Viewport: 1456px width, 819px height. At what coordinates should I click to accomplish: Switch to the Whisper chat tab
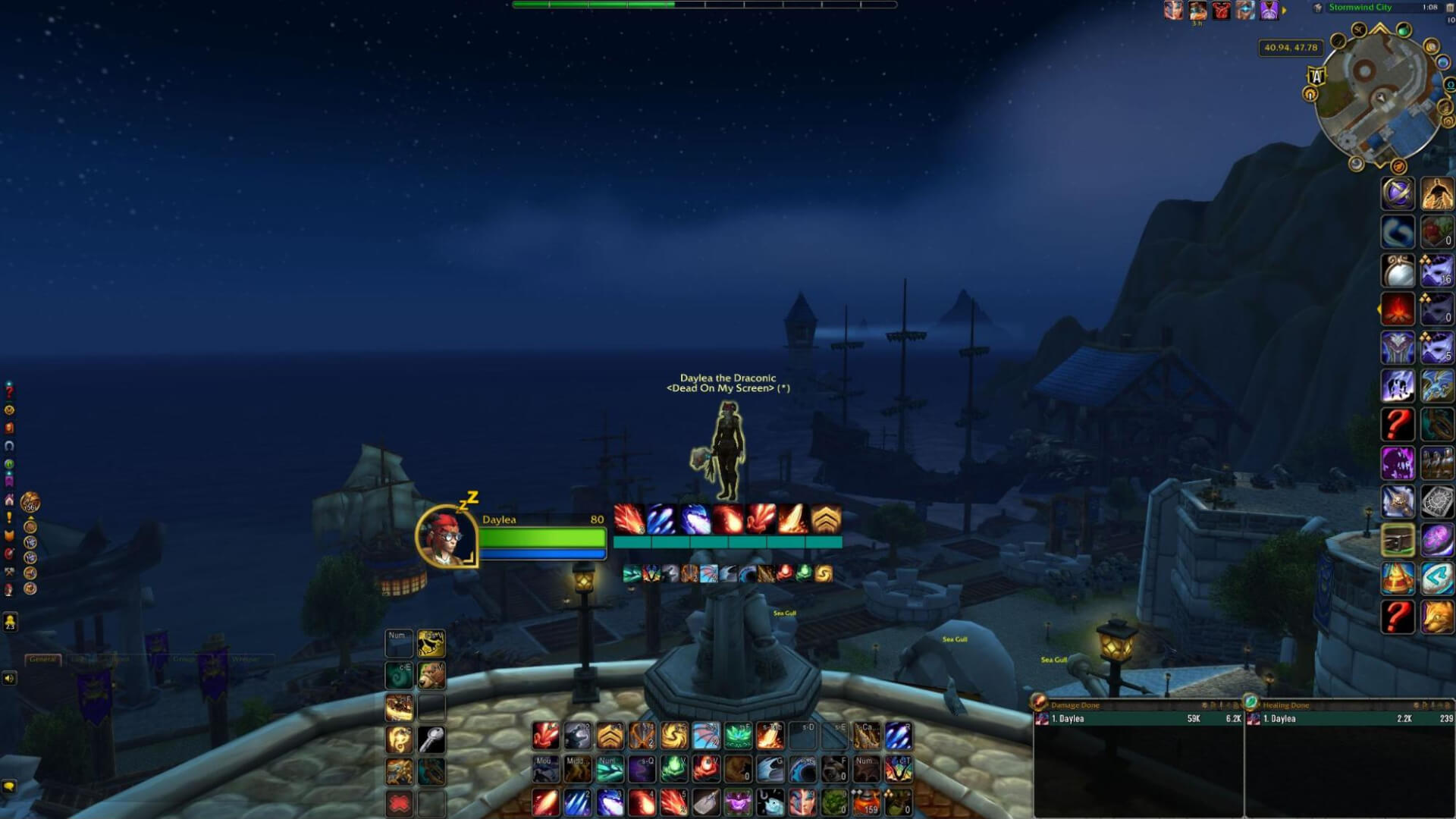coord(246,660)
